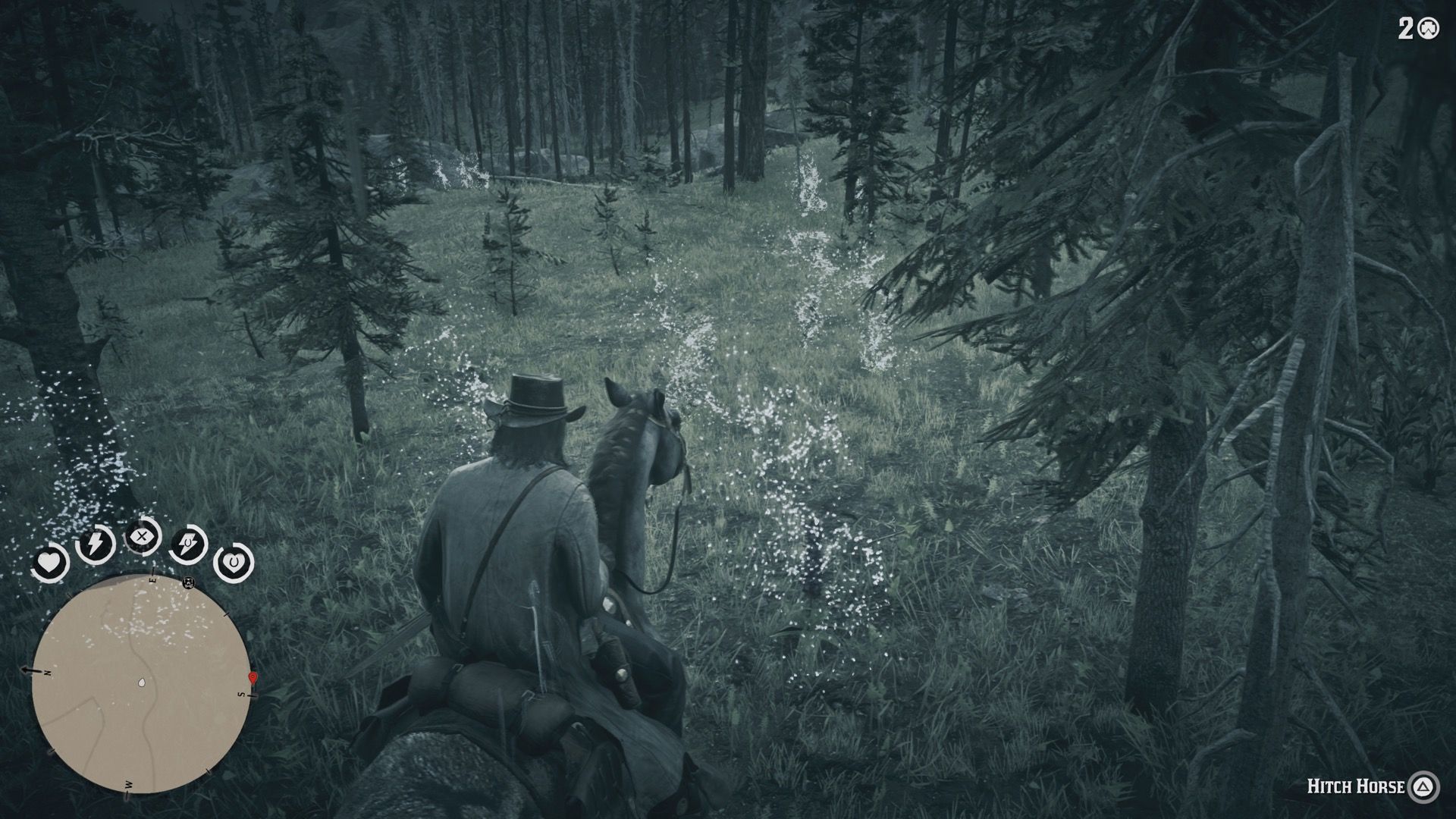The image size is (1456, 819).
Task: Click the camp icon on the minimap
Action: pos(187,584)
